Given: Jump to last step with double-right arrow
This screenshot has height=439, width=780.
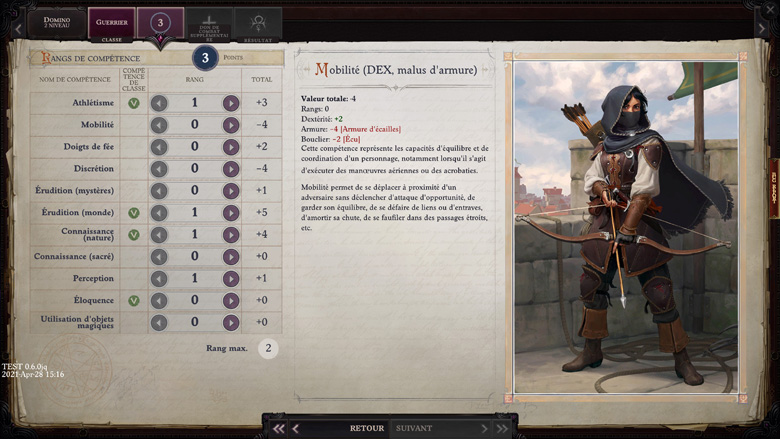Looking at the screenshot, I should tap(502, 428).
